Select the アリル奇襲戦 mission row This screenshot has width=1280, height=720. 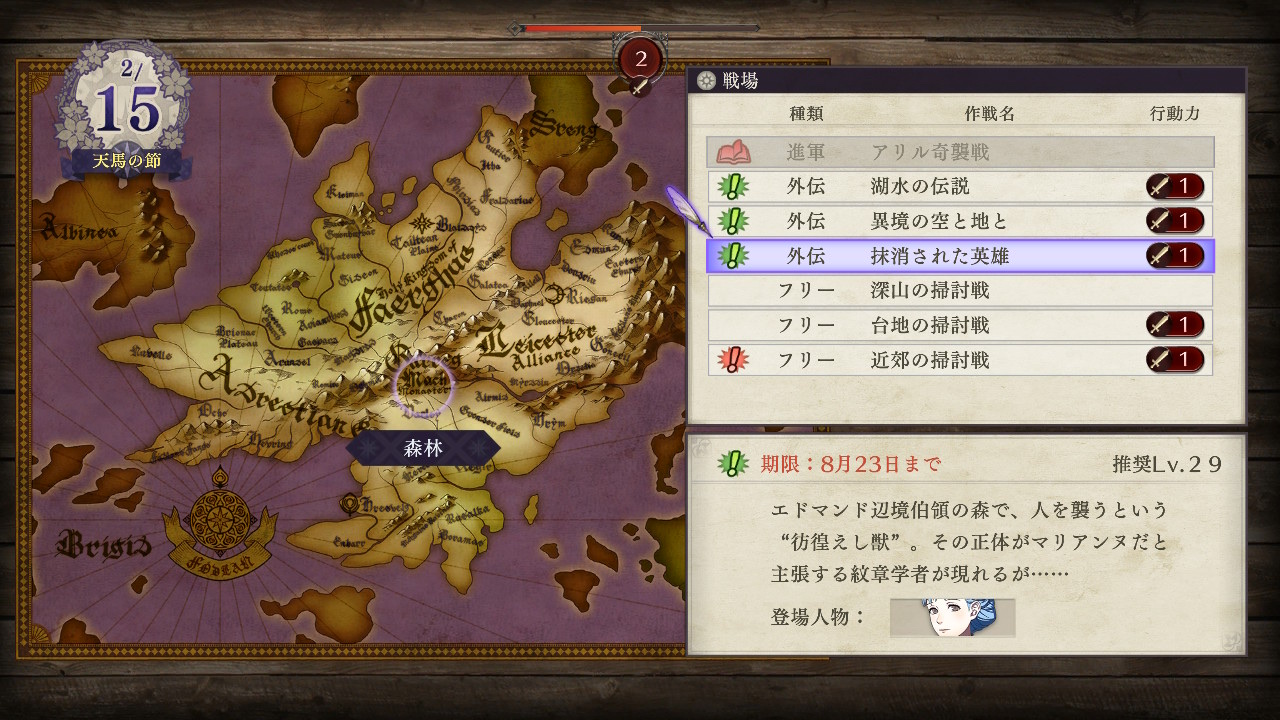coord(960,152)
